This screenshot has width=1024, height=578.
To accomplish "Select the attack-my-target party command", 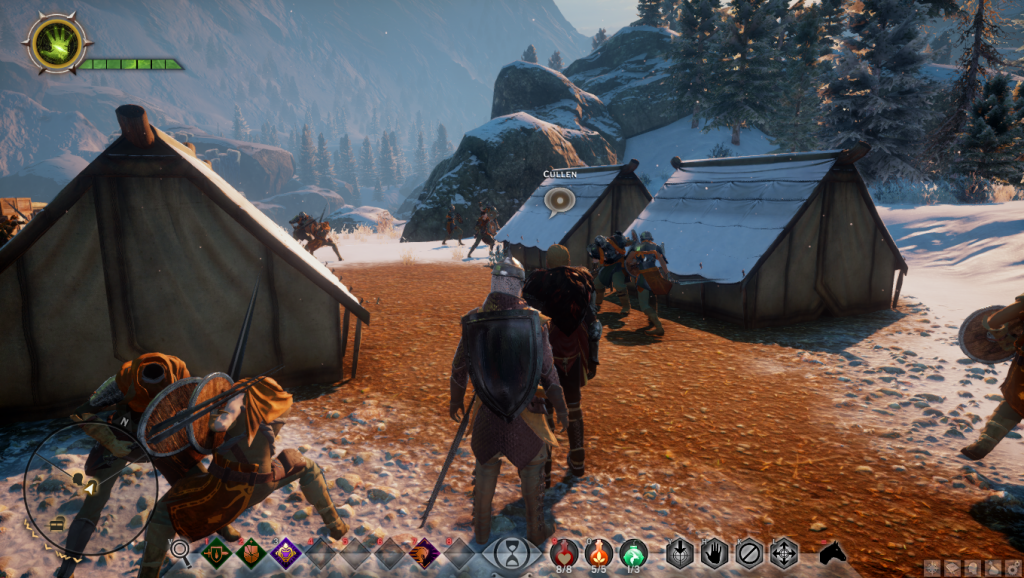I will click(680, 552).
